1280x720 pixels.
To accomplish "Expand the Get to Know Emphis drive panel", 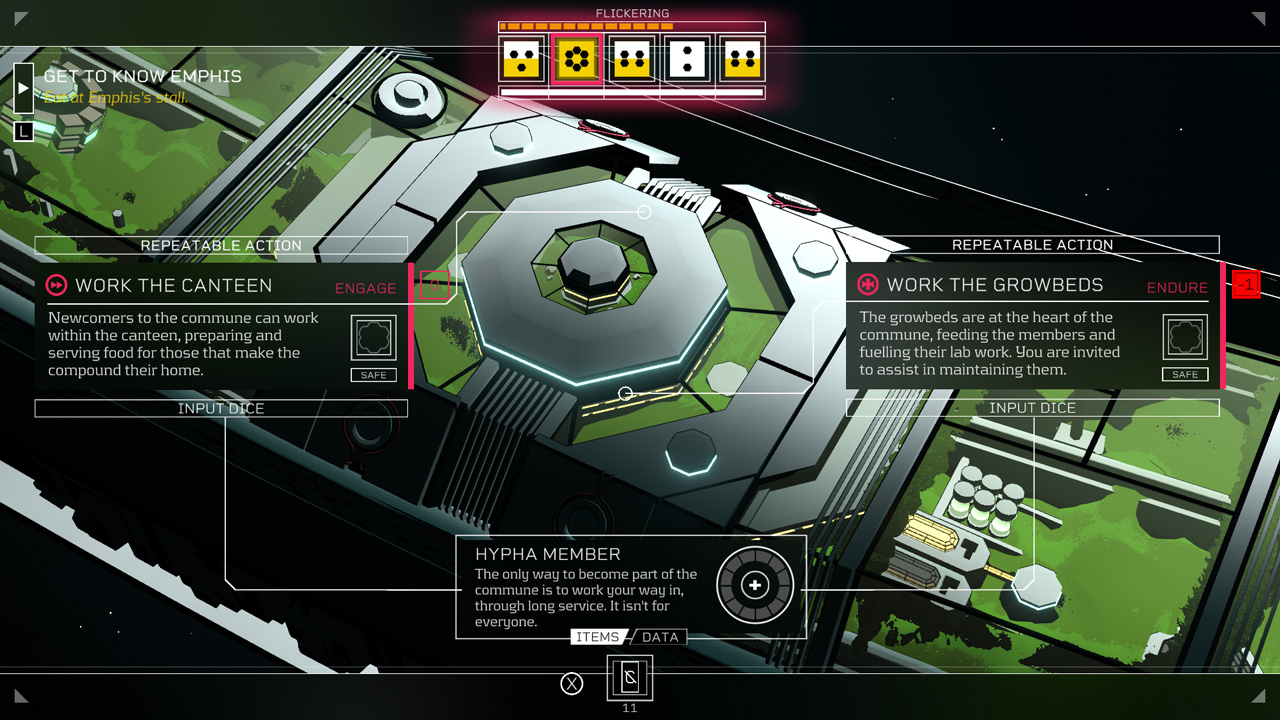I will (x=23, y=86).
